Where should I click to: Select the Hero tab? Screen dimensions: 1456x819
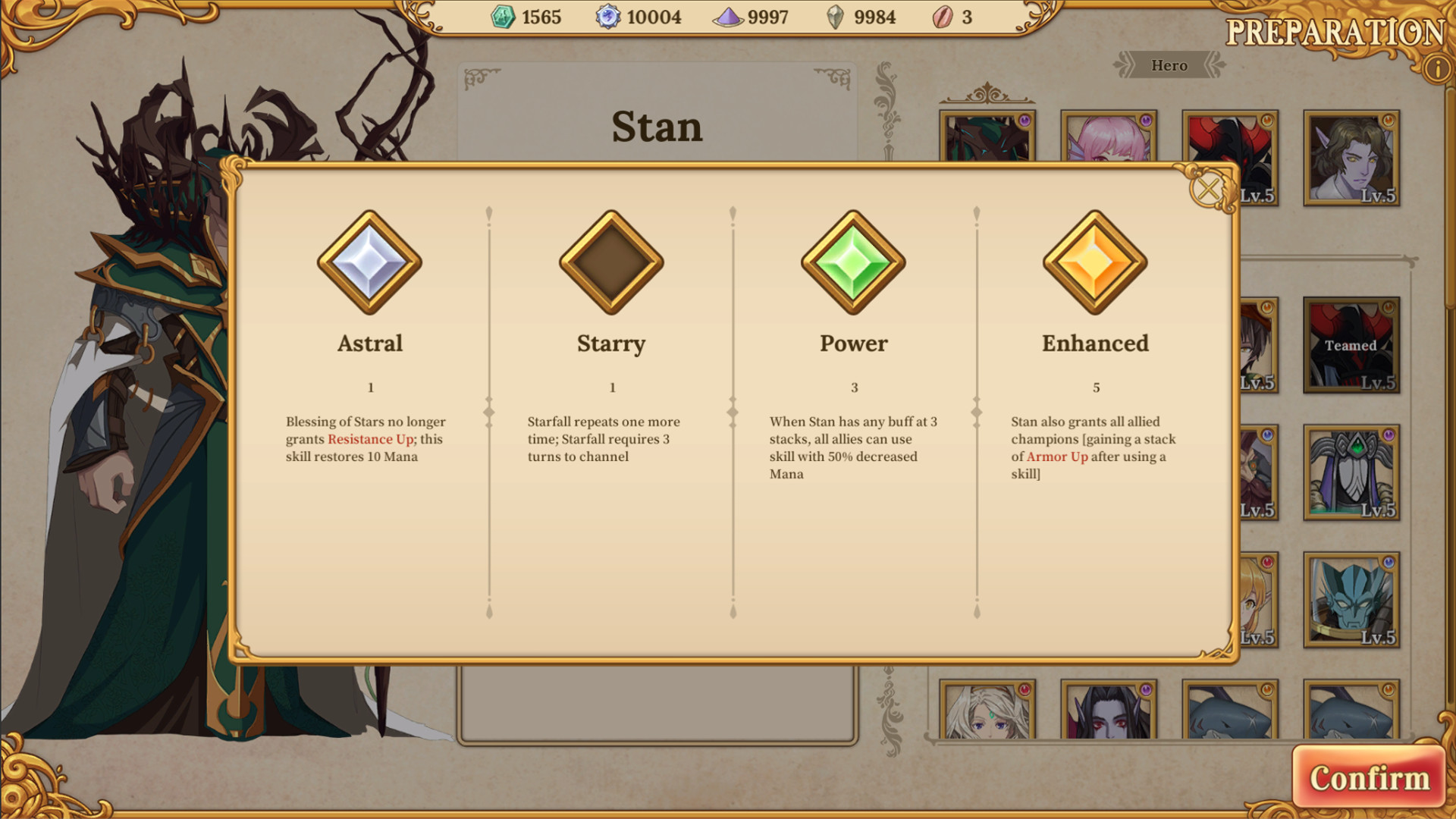tap(1170, 65)
